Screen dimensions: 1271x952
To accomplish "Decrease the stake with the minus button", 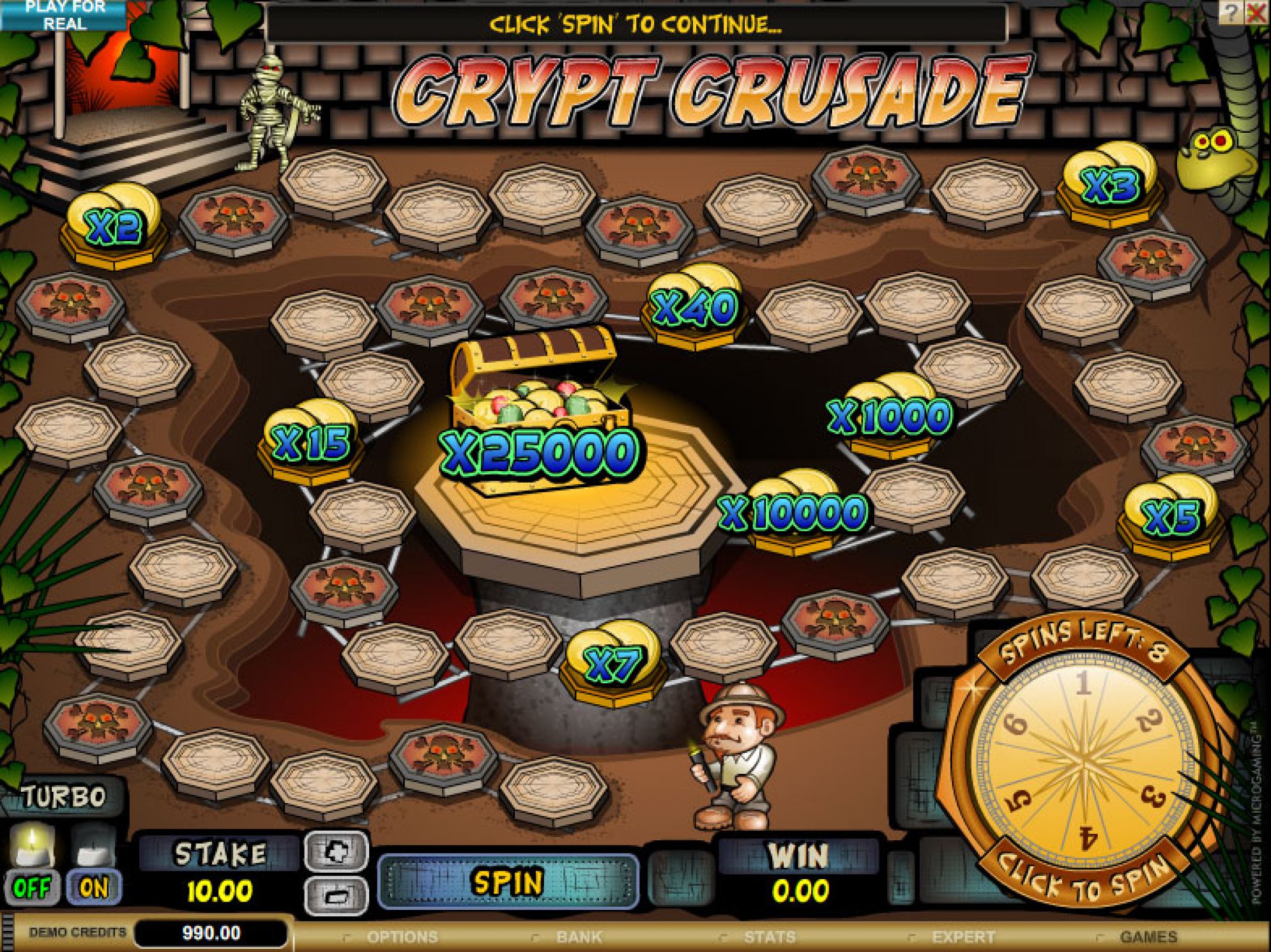I will click(x=337, y=895).
